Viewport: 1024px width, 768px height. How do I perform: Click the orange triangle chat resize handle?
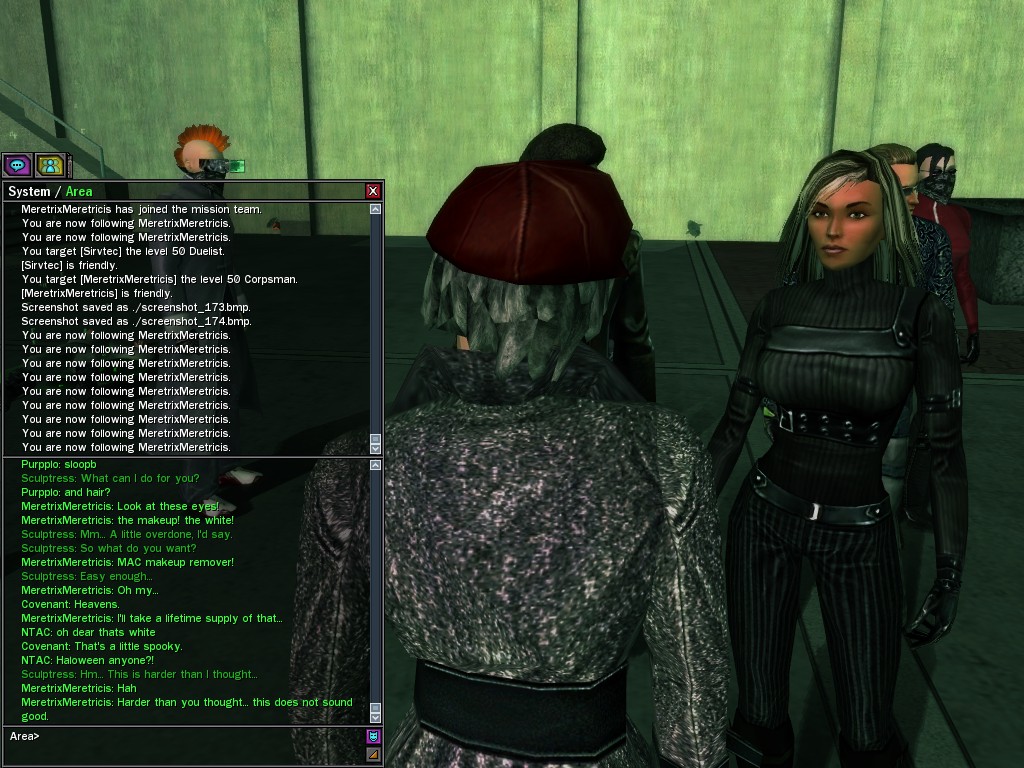(374, 755)
